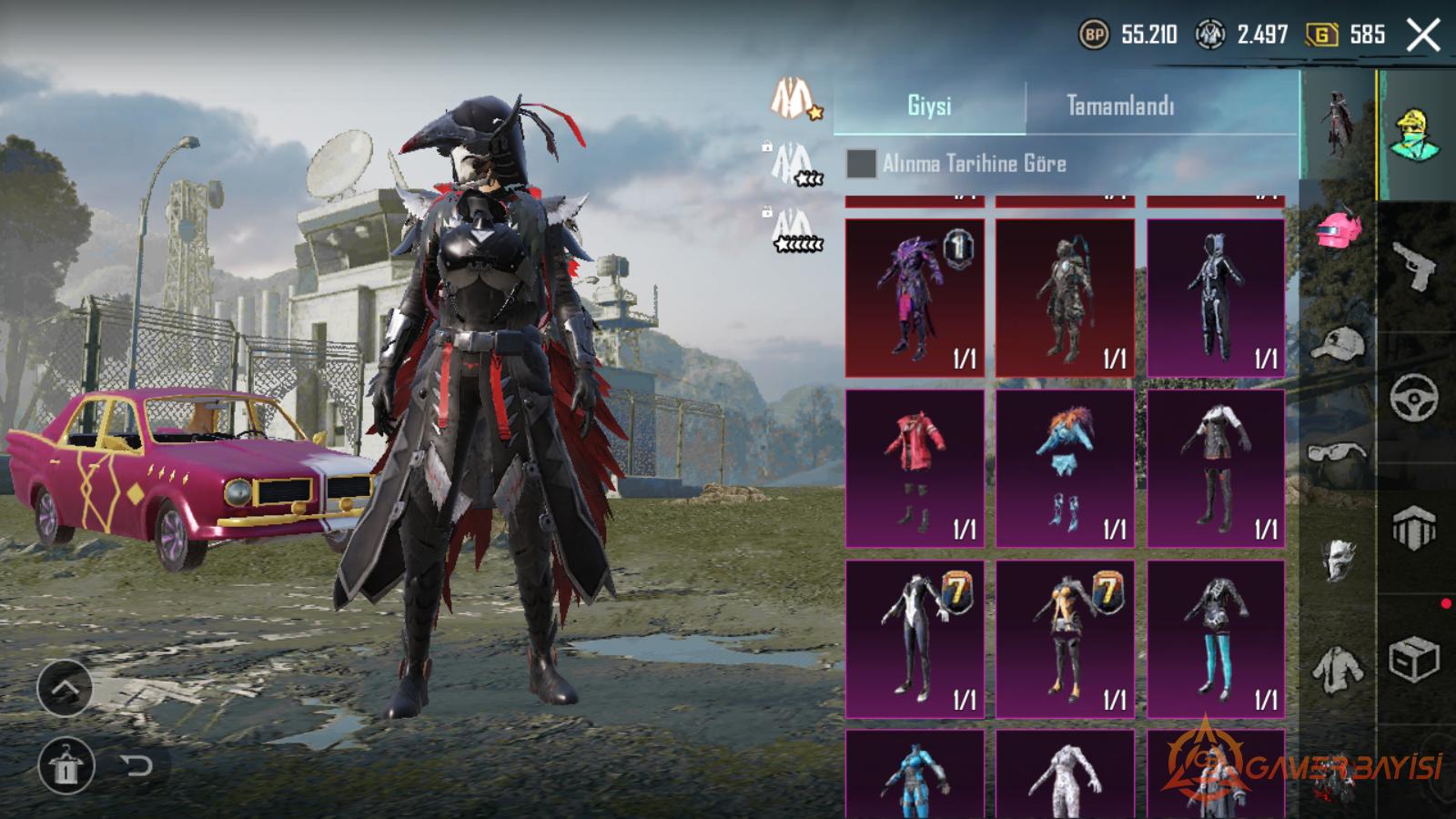Viewport: 1456px width, 819px height.
Task: Close the inventory screen
Action: pos(1423,36)
